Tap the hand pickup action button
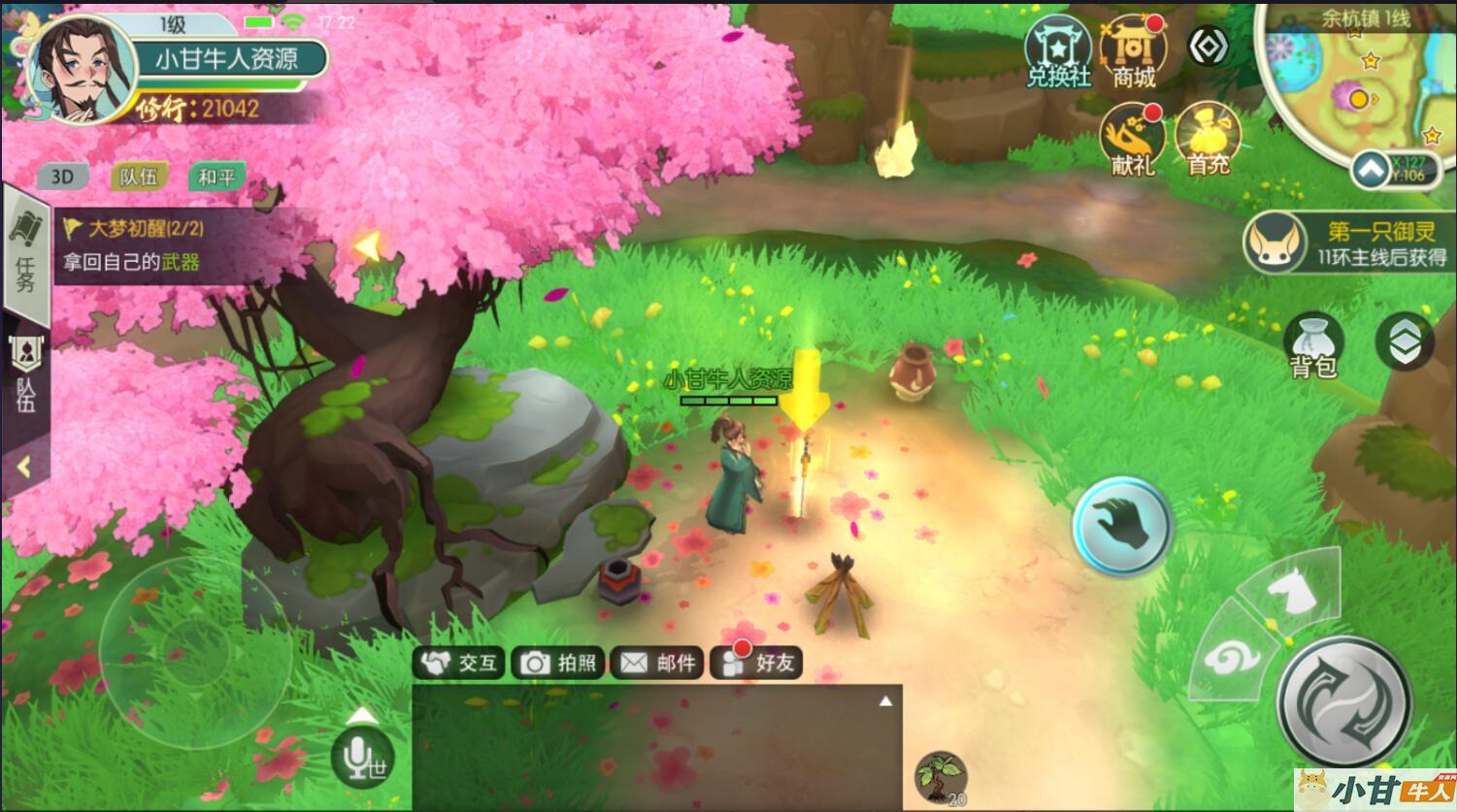Viewport: 1457px width, 812px height. [x=1123, y=527]
